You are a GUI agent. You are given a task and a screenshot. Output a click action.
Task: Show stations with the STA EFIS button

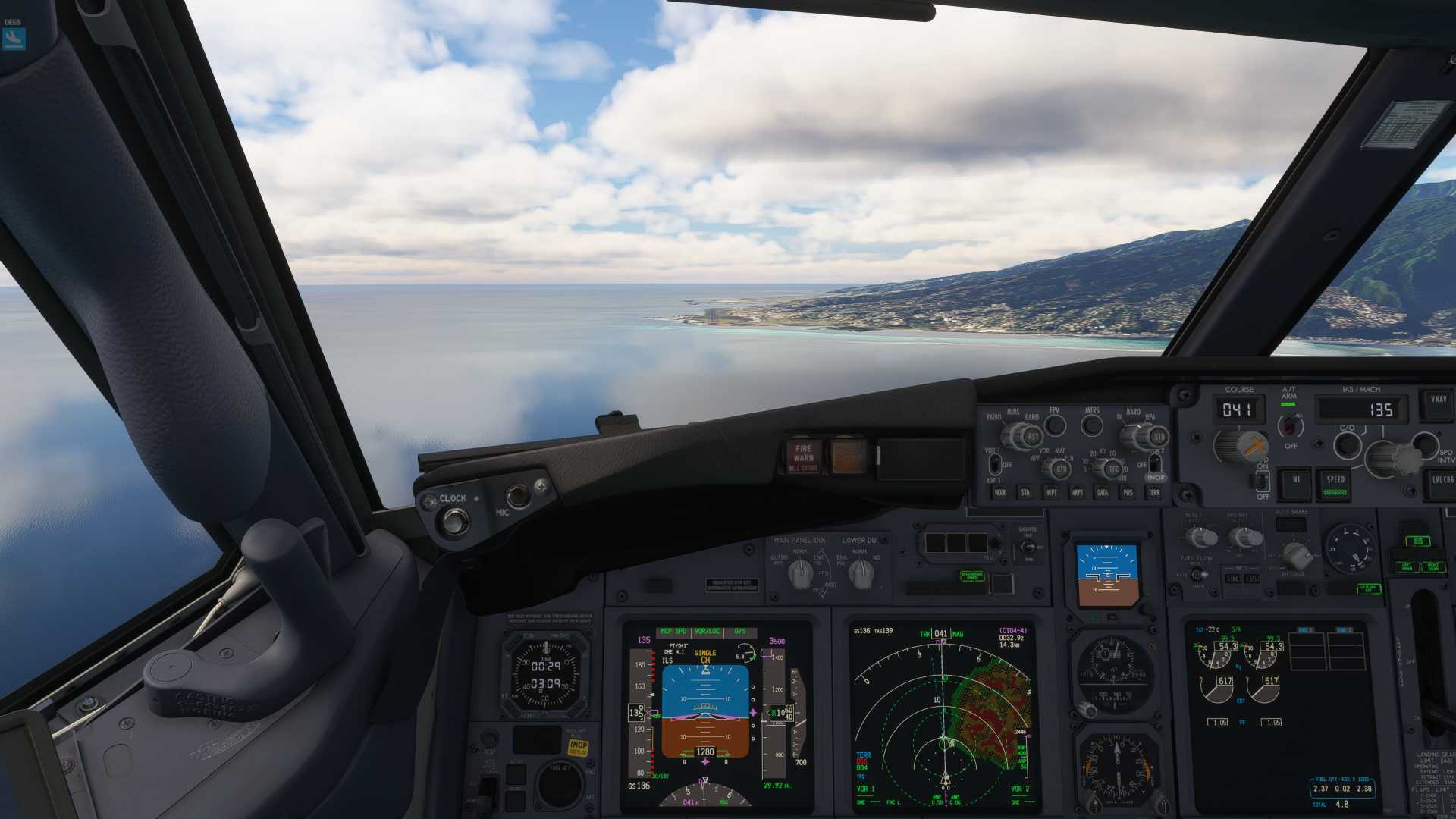(x=1025, y=493)
